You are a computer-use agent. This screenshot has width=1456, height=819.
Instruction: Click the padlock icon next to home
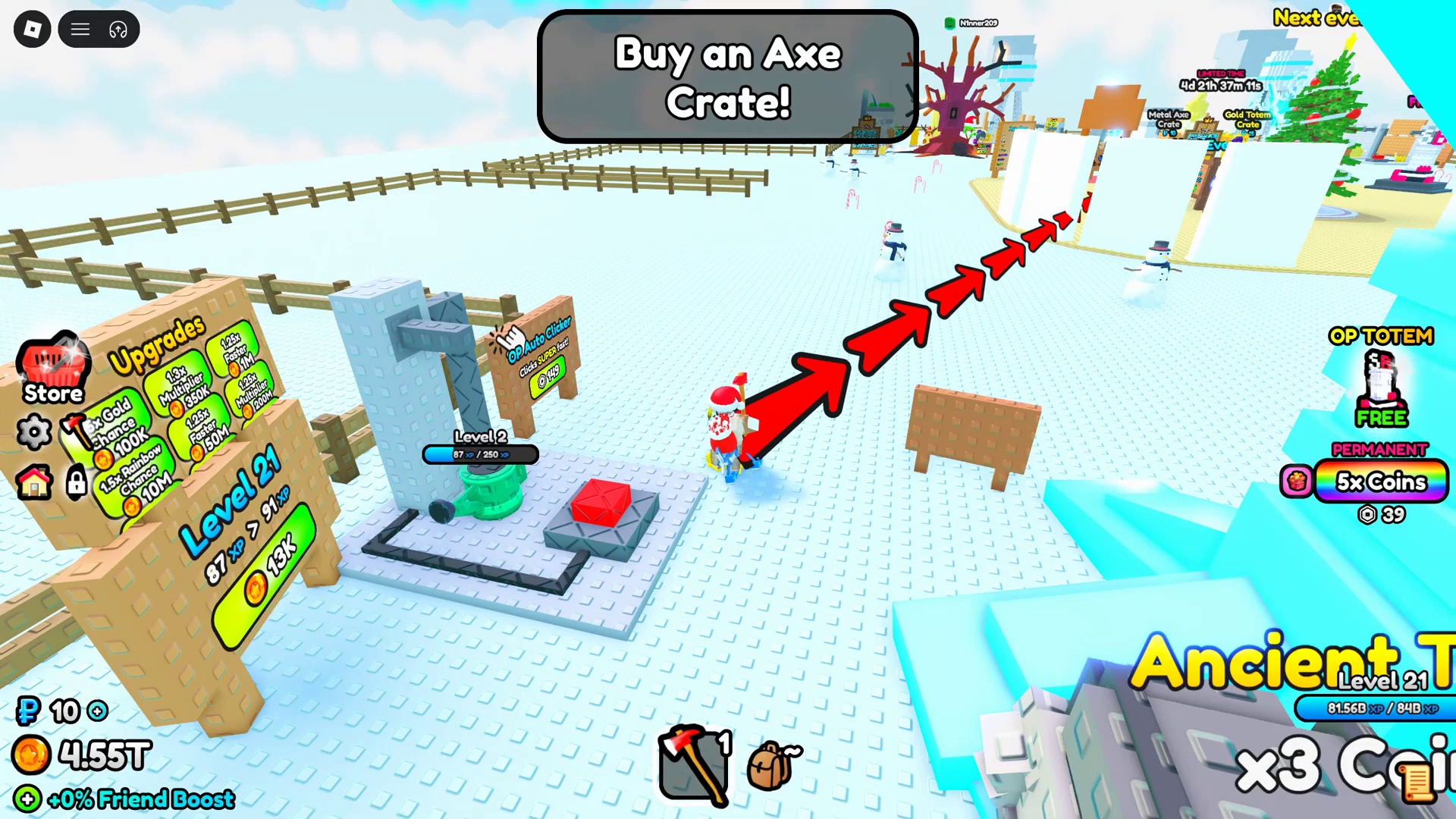(x=76, y=483)
